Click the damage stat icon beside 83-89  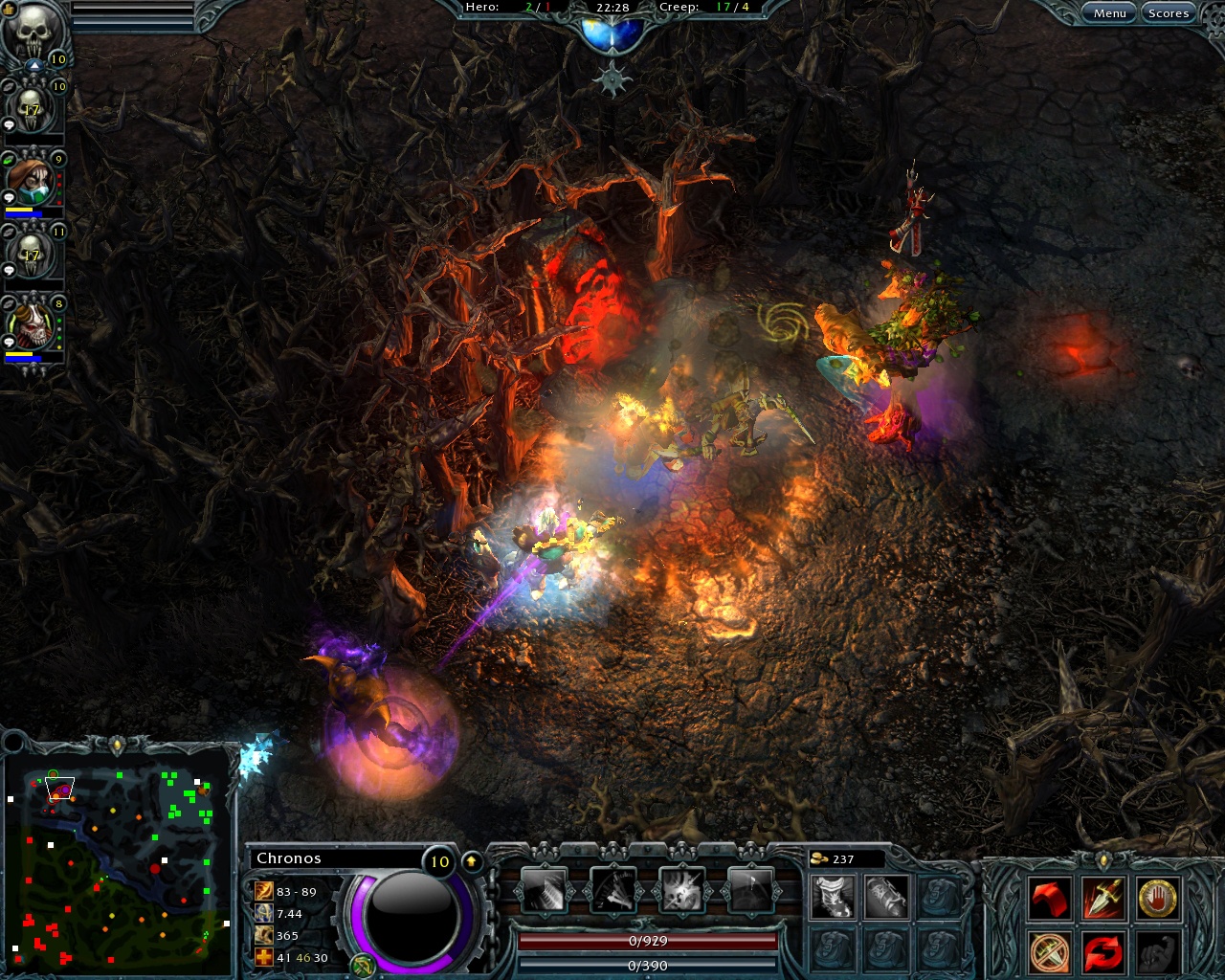(264, 892)
